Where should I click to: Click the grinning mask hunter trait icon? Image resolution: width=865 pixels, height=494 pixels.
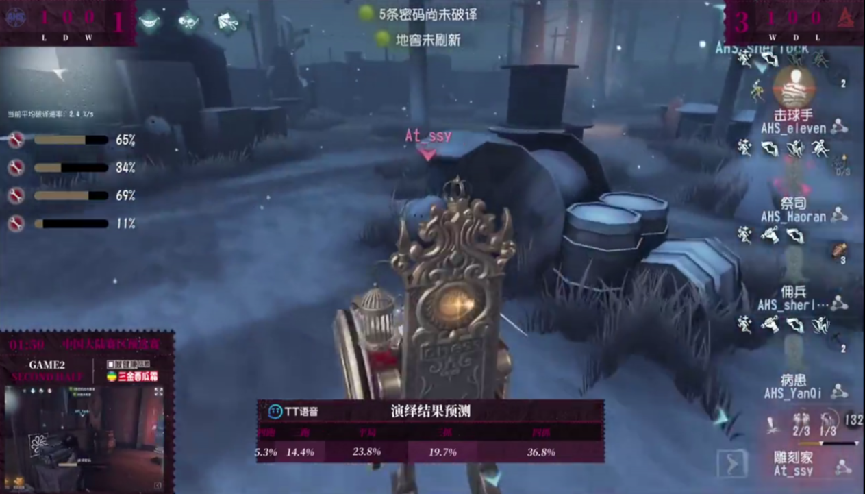pos(149,19)
